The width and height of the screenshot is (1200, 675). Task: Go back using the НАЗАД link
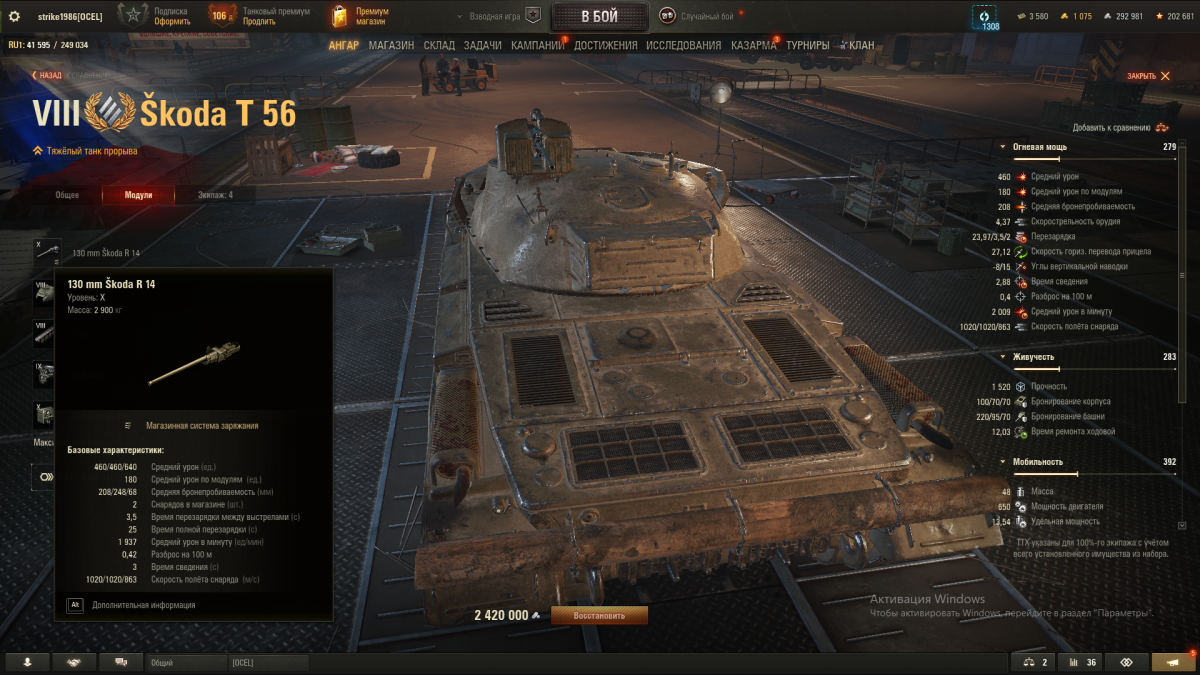[48, 75]
